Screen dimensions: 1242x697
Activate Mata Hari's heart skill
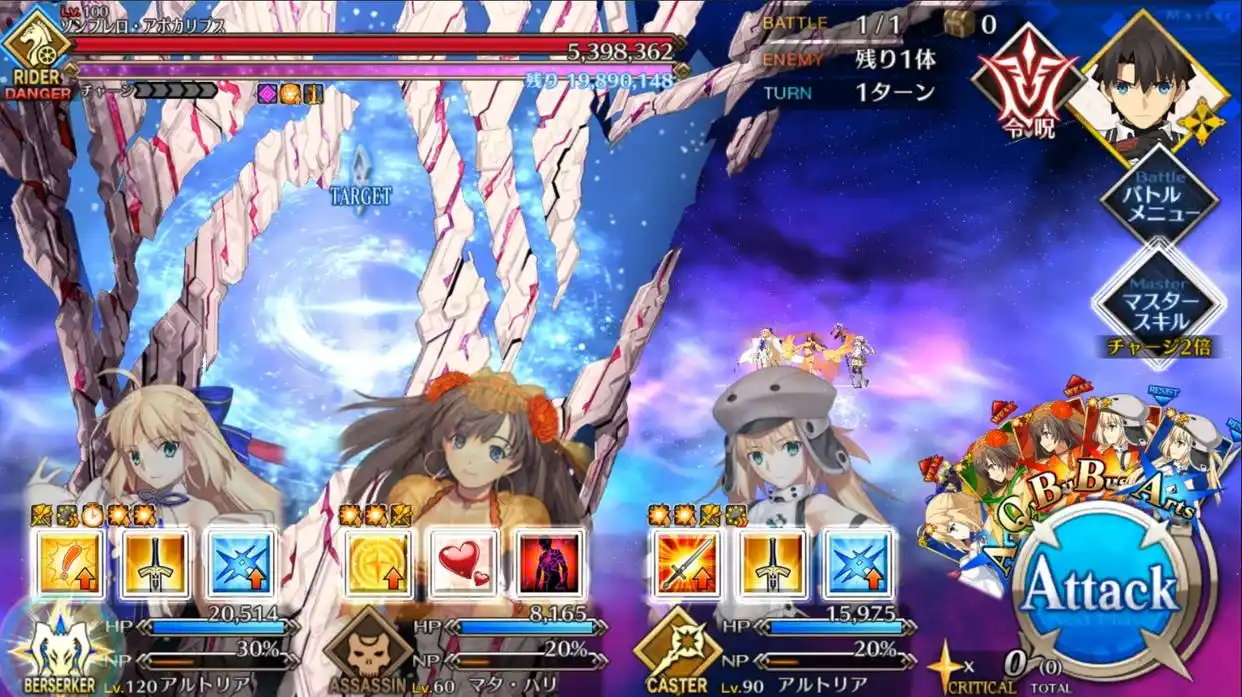(x=464, y=563)
